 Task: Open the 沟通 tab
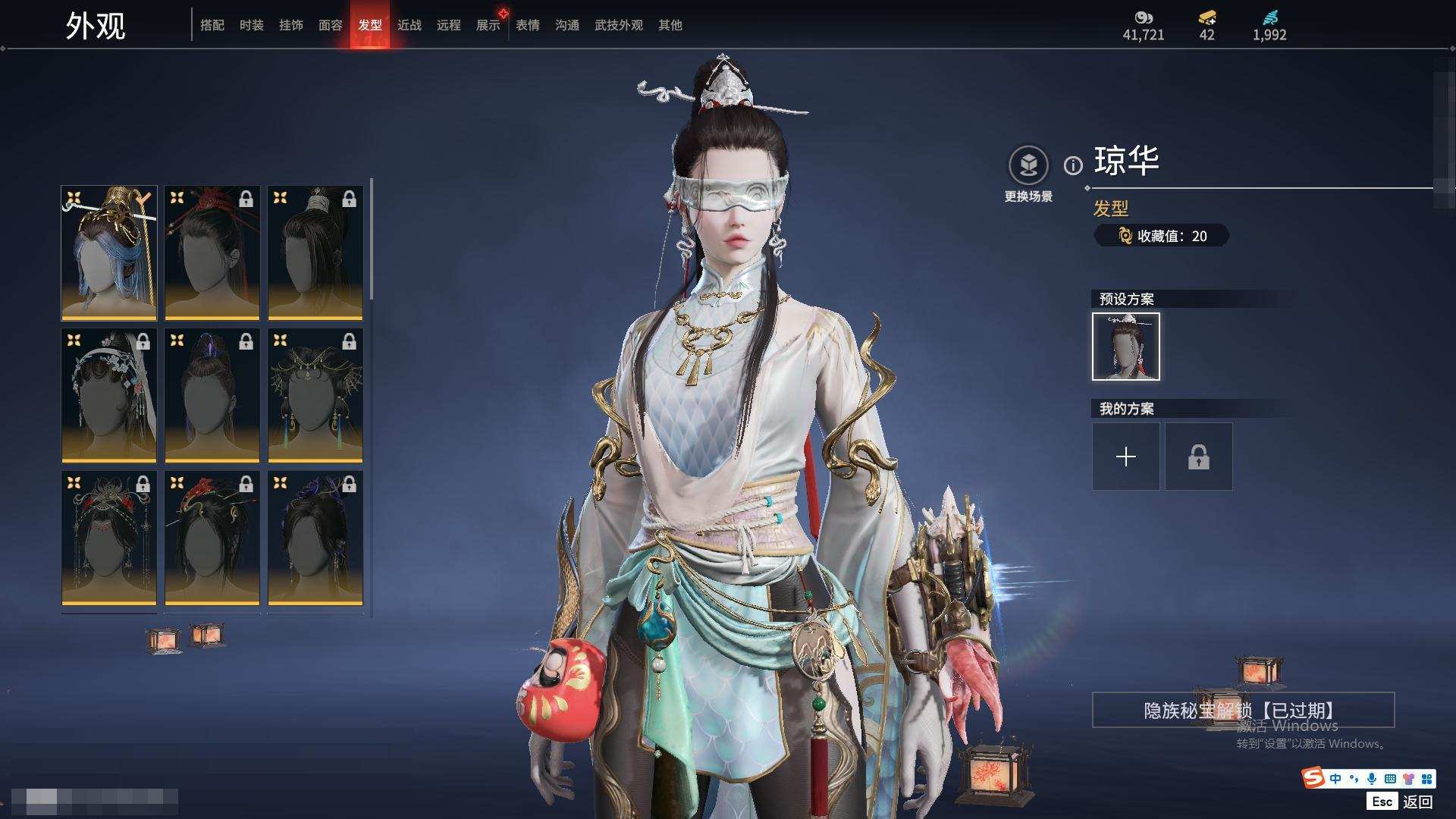[x=566, y=25]
